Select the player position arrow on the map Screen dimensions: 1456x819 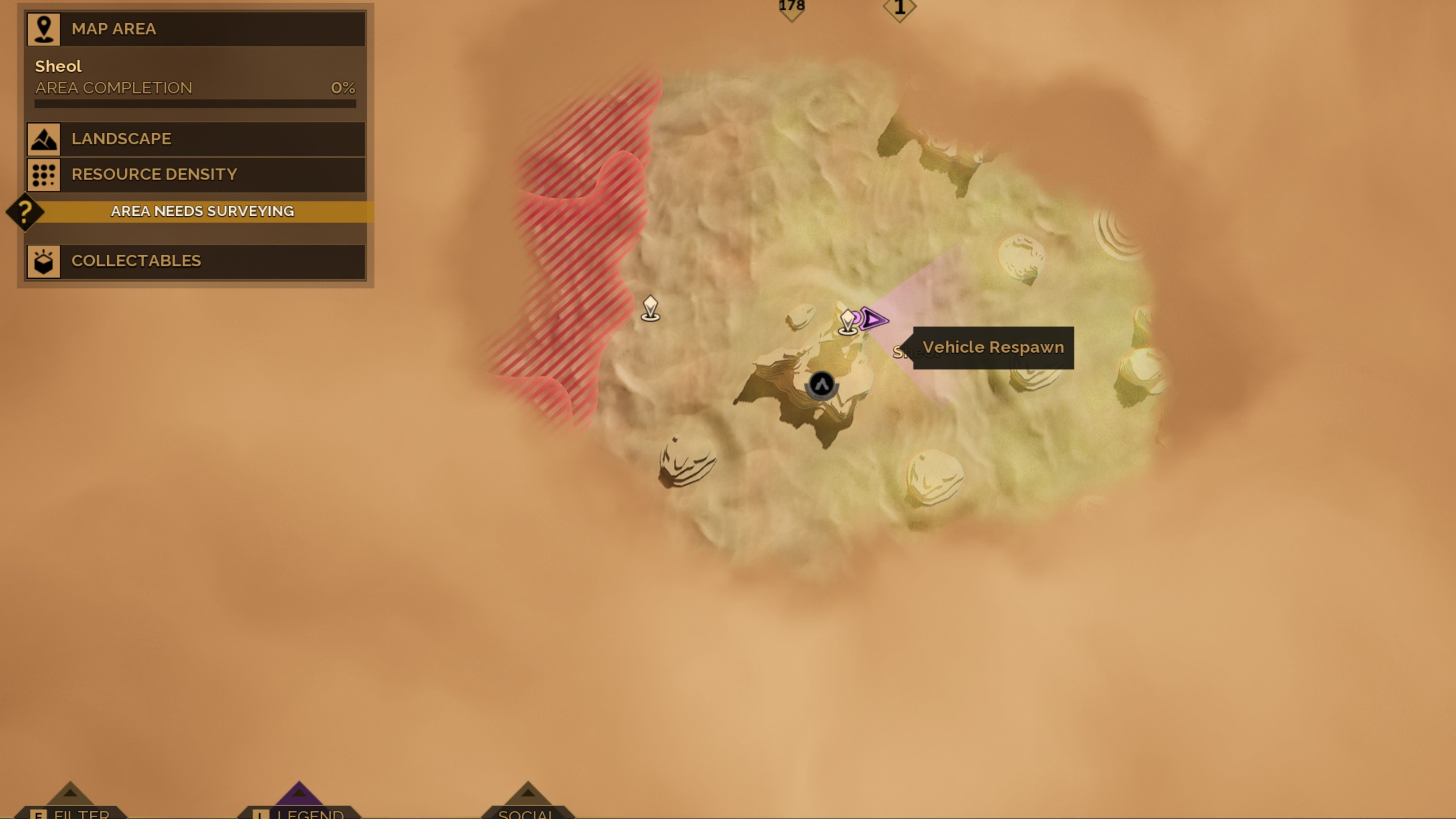[x=821, y=384]
